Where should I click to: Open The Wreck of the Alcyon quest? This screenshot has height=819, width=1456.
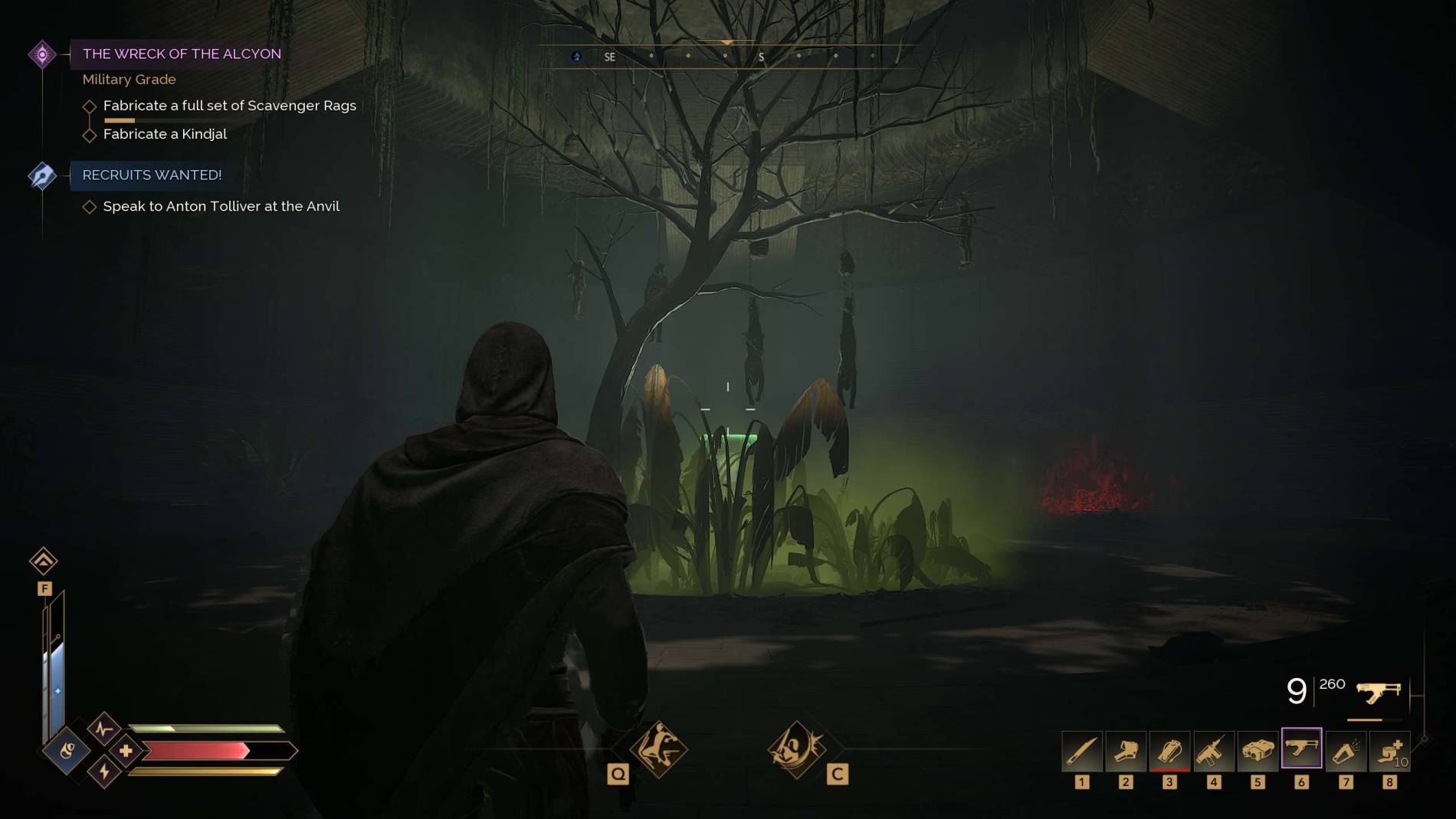click(182, 54)
